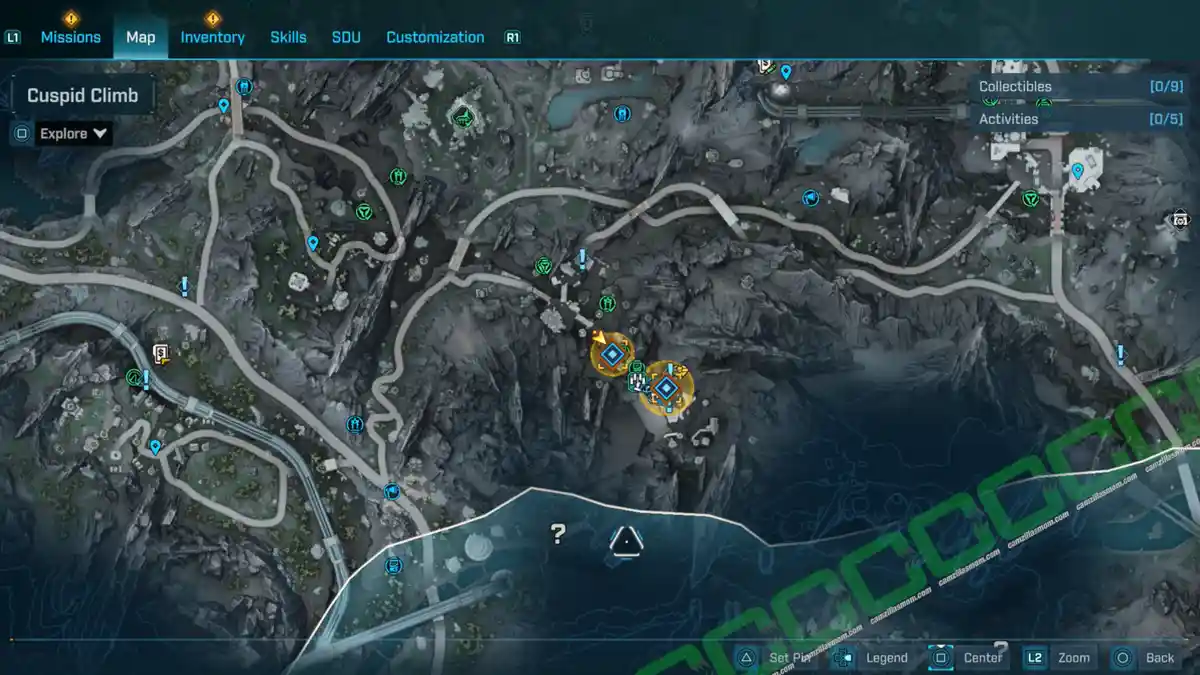The height and width of the screenshot is (675, 1200).
Task: Switch to the Customization tab
Action: click(435, 37)
